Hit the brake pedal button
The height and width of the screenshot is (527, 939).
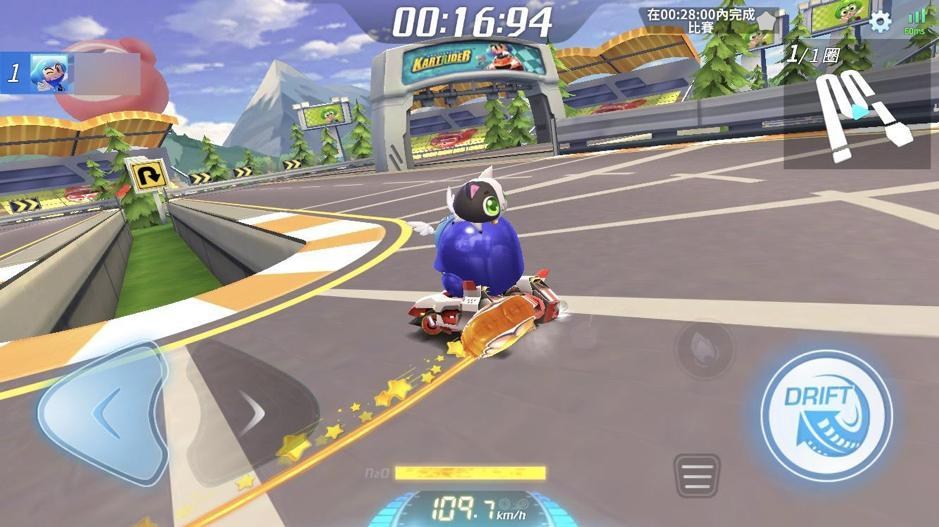(x=697, y=474)
